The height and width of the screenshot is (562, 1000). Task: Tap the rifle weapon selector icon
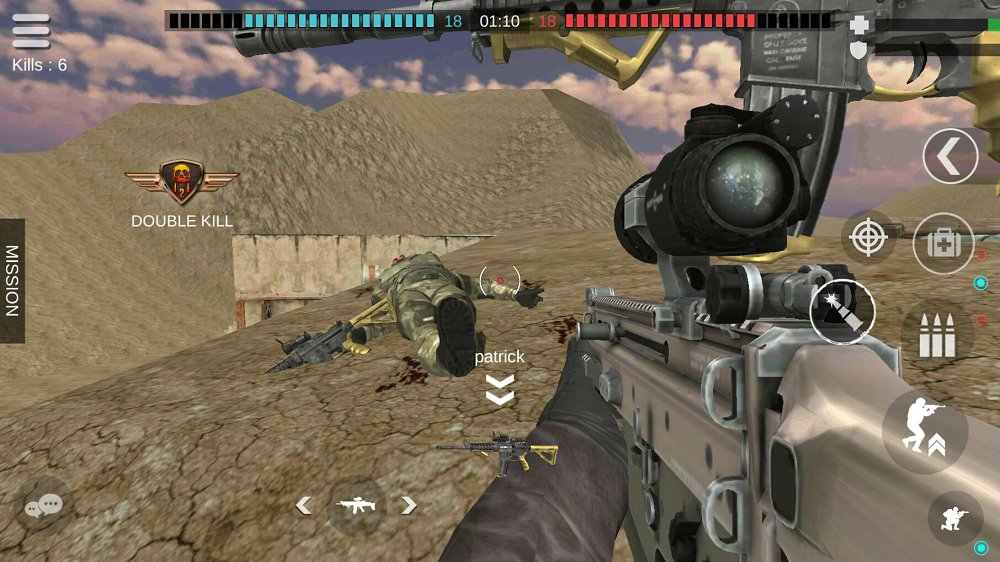coord(356,506)
